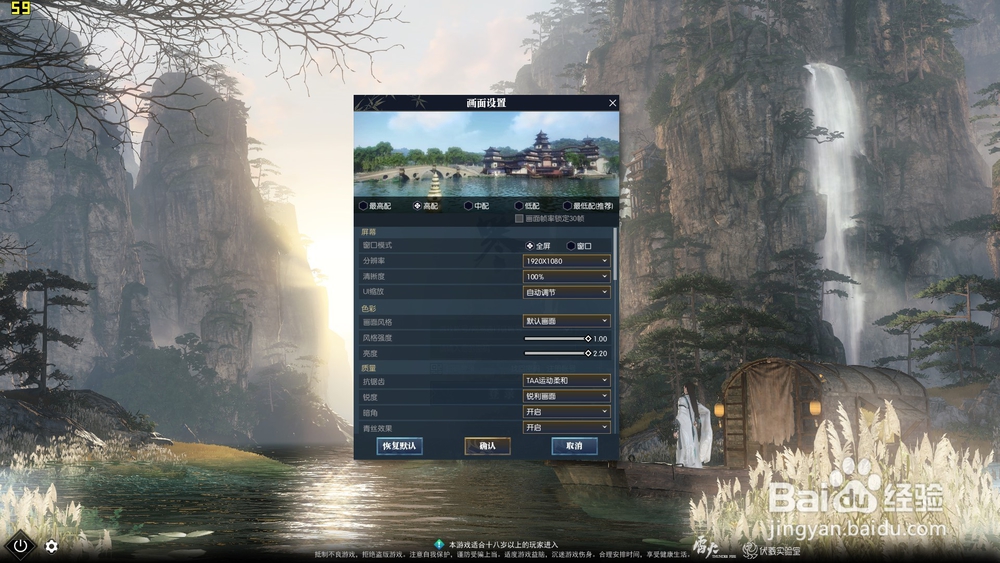Image resolution: width=1000 pixels, height=563 pixels.
Task: Open the 分辨率 1920X1080 dropdown
Action: (x=567, y=261)
